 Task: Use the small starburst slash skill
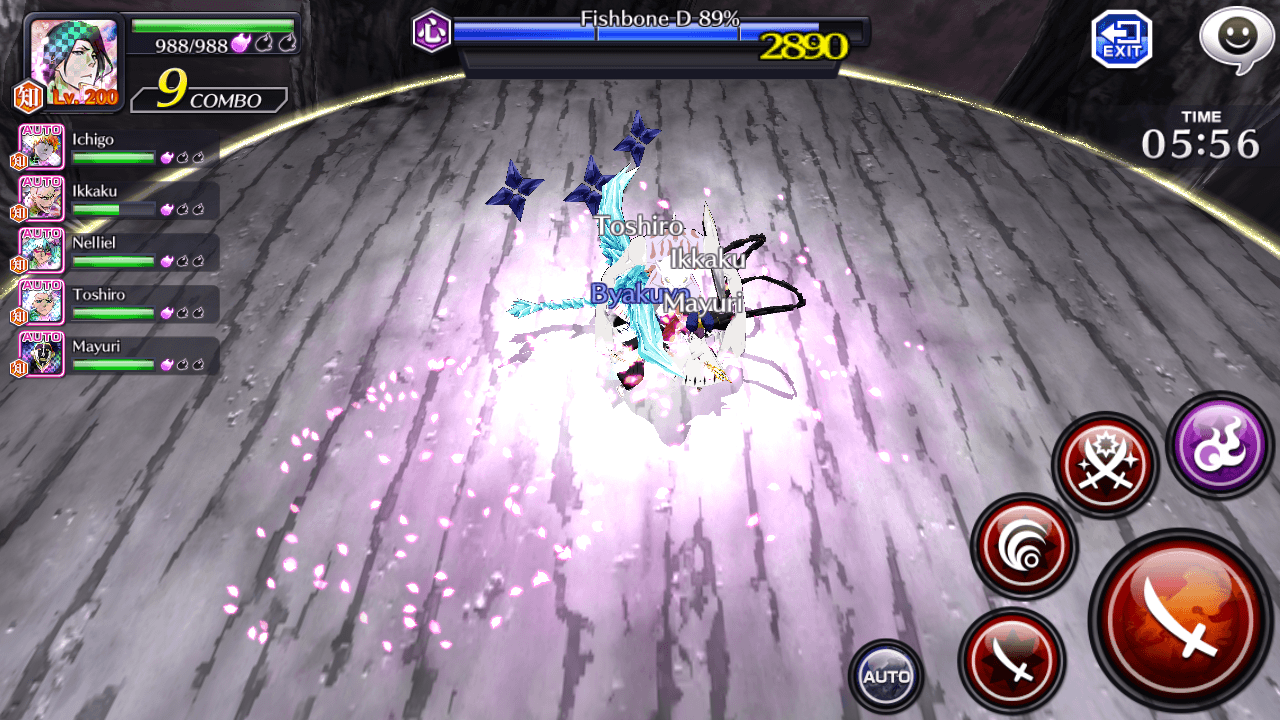click(x=1010, y=662)
